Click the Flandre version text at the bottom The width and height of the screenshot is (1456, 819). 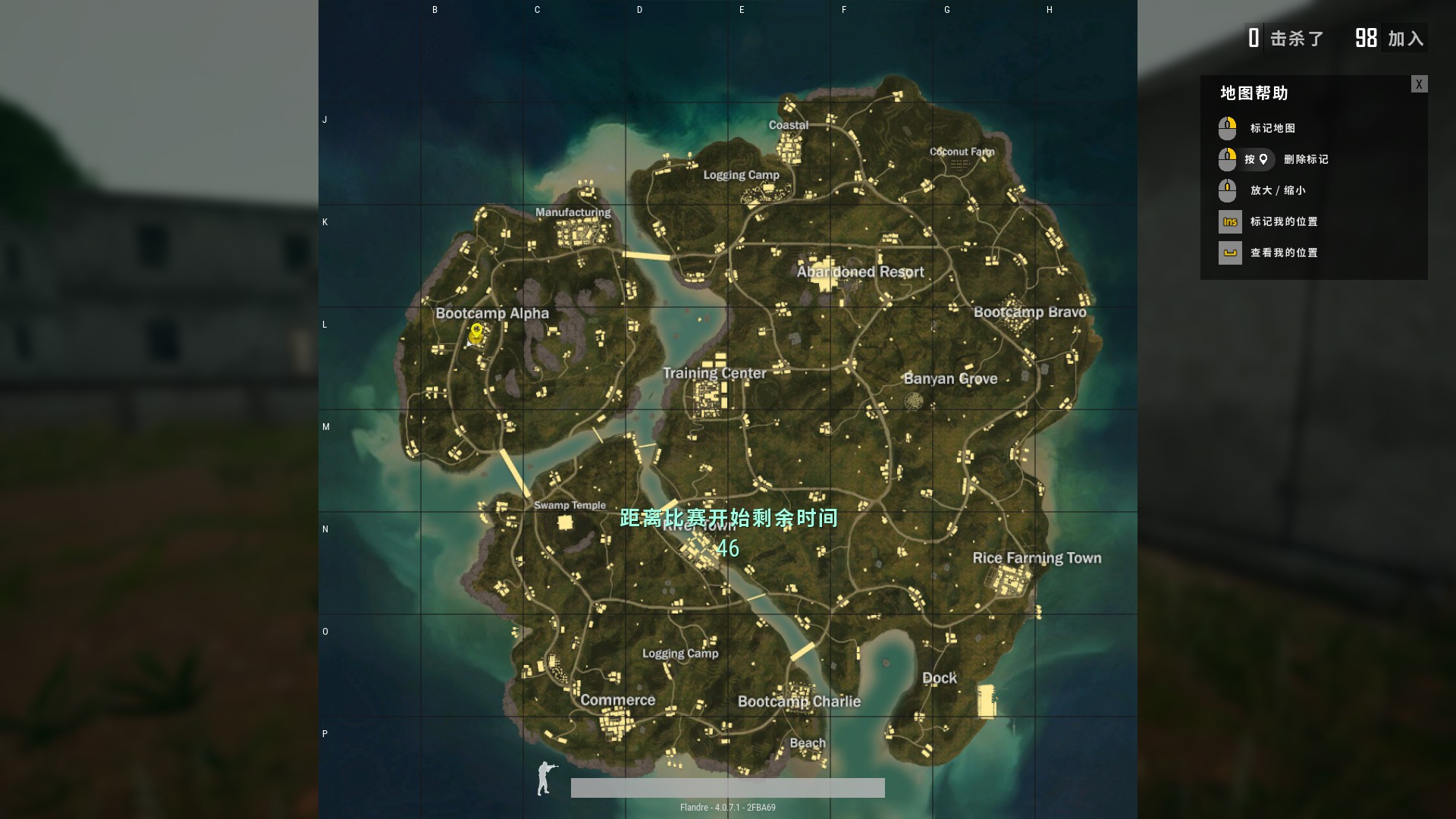727,808
